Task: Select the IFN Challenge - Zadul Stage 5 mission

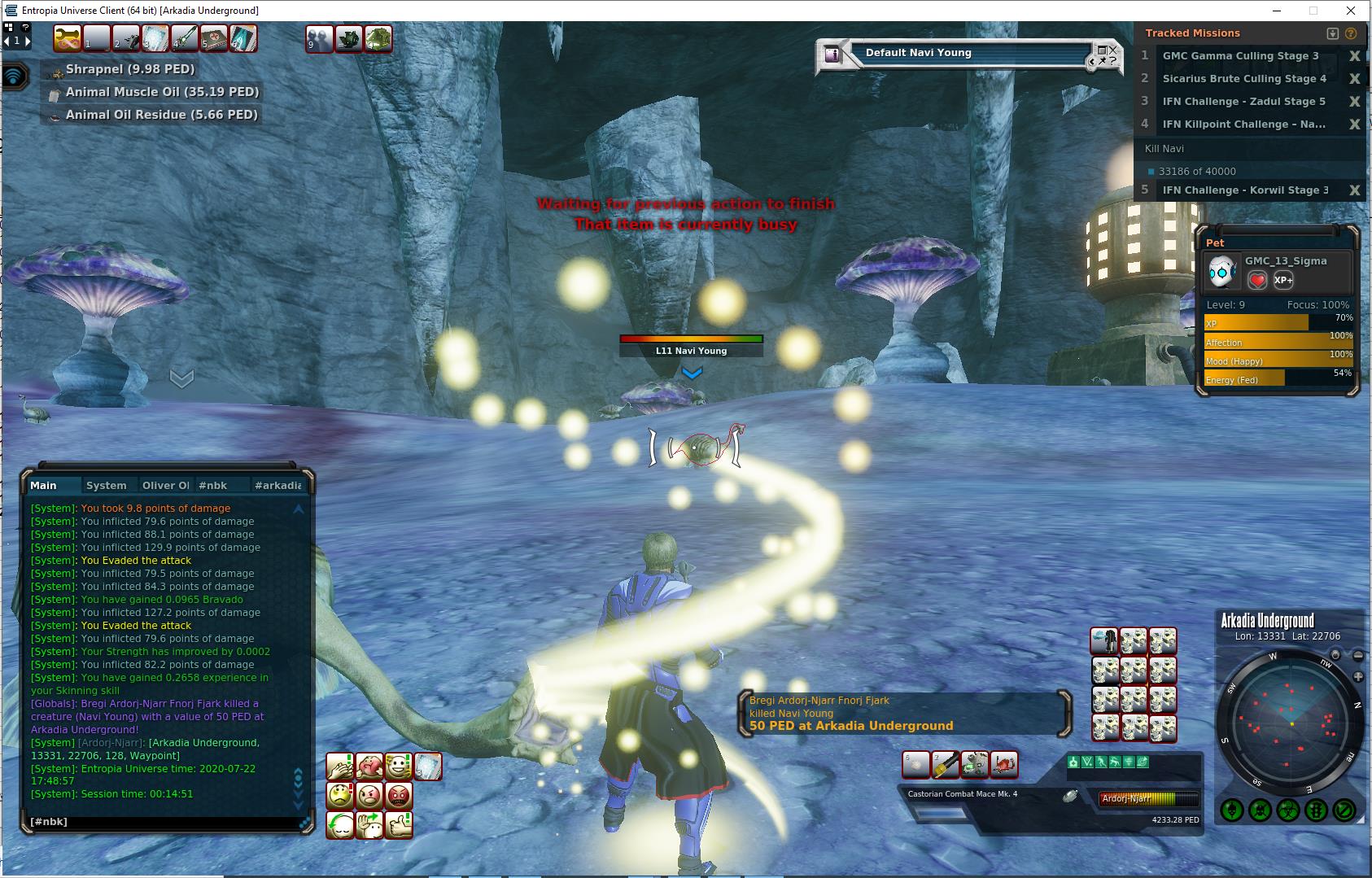Action: pos(1243,102)
